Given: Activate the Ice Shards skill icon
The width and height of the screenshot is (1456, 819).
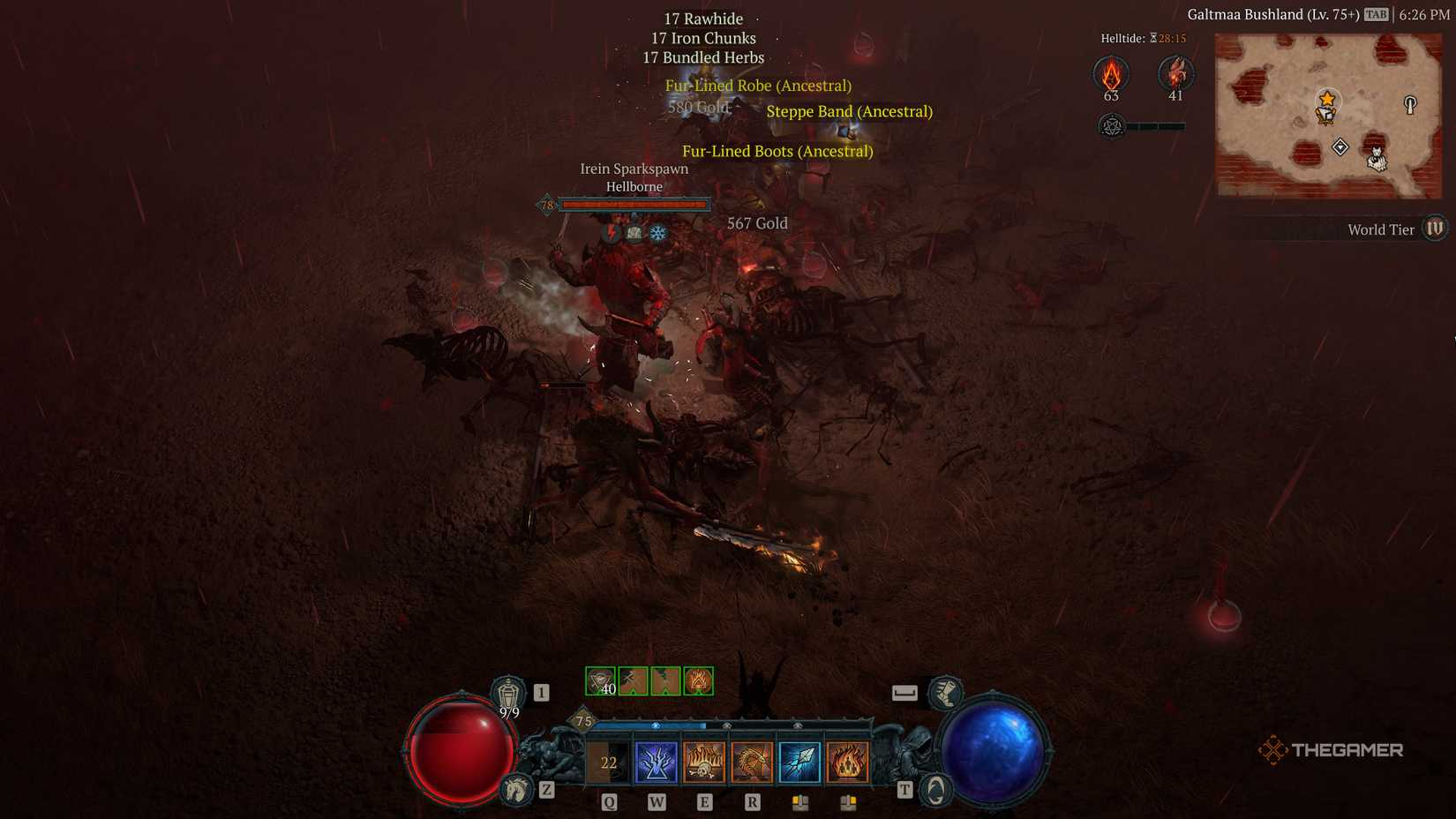Looking at the screenshot, I should (x=799, y=759).
